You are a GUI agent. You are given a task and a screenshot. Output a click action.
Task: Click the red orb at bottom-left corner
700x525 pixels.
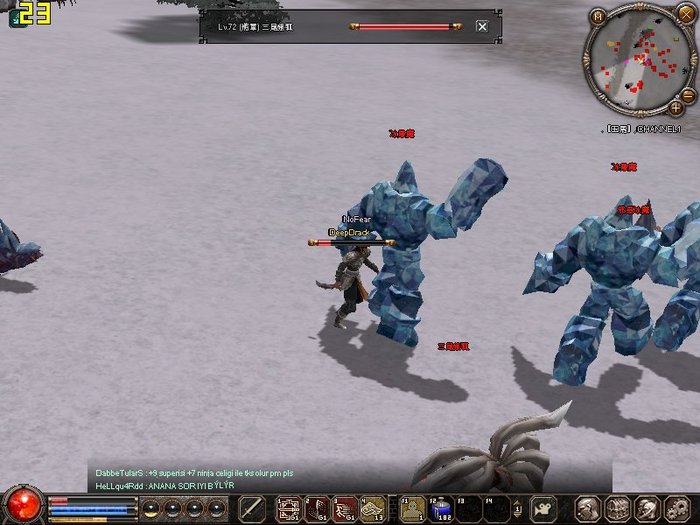(24, 504)
